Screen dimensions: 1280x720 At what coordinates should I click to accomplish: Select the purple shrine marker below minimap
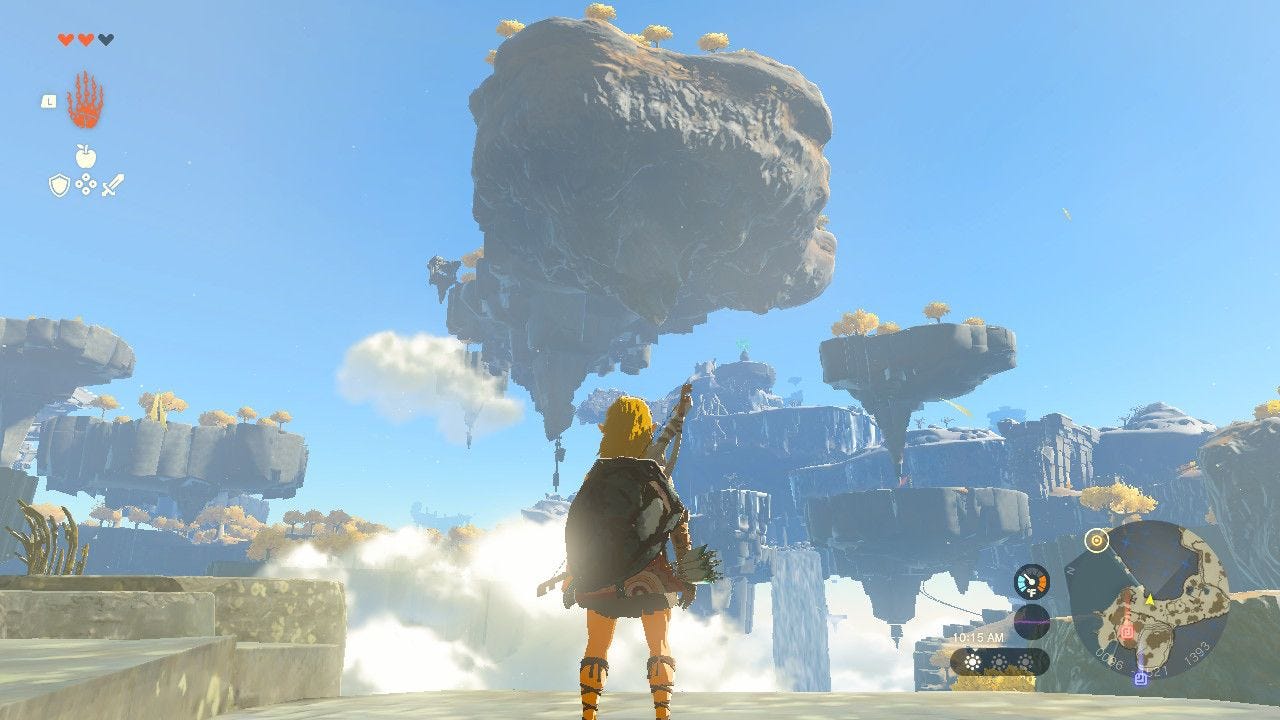point(1139,679)
